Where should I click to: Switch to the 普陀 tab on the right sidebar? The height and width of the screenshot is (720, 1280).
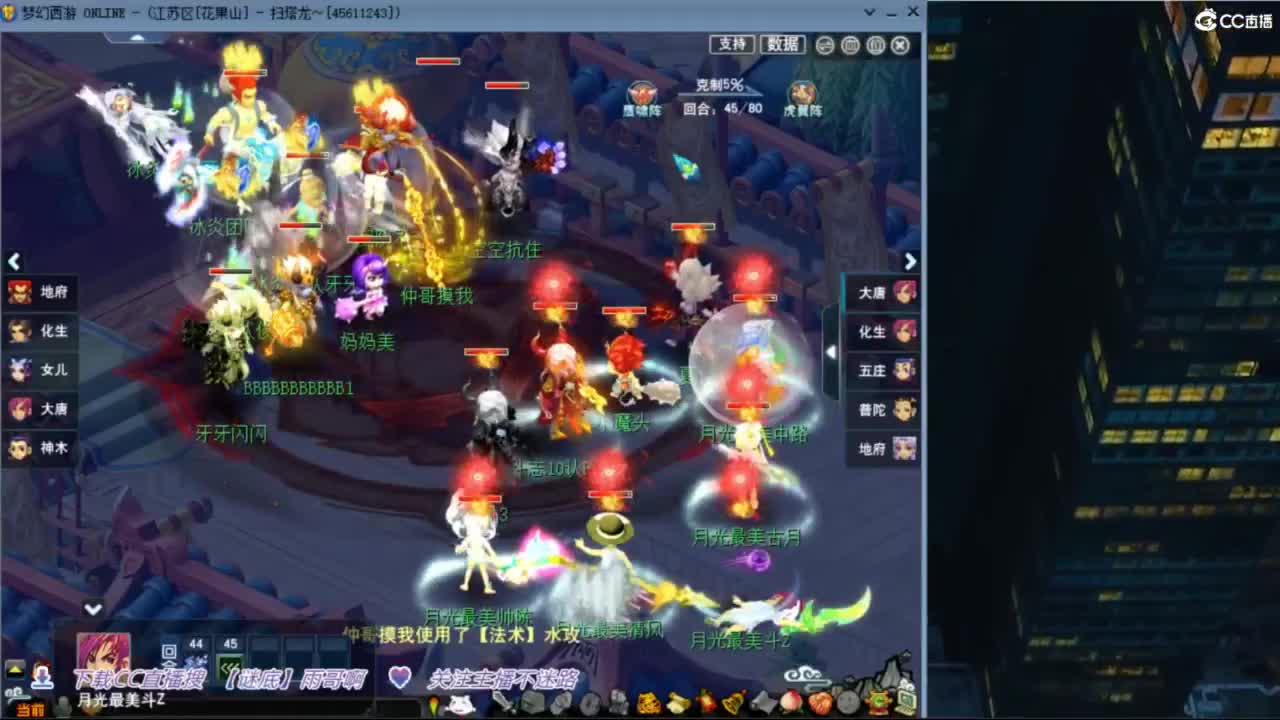click(880, 409)
